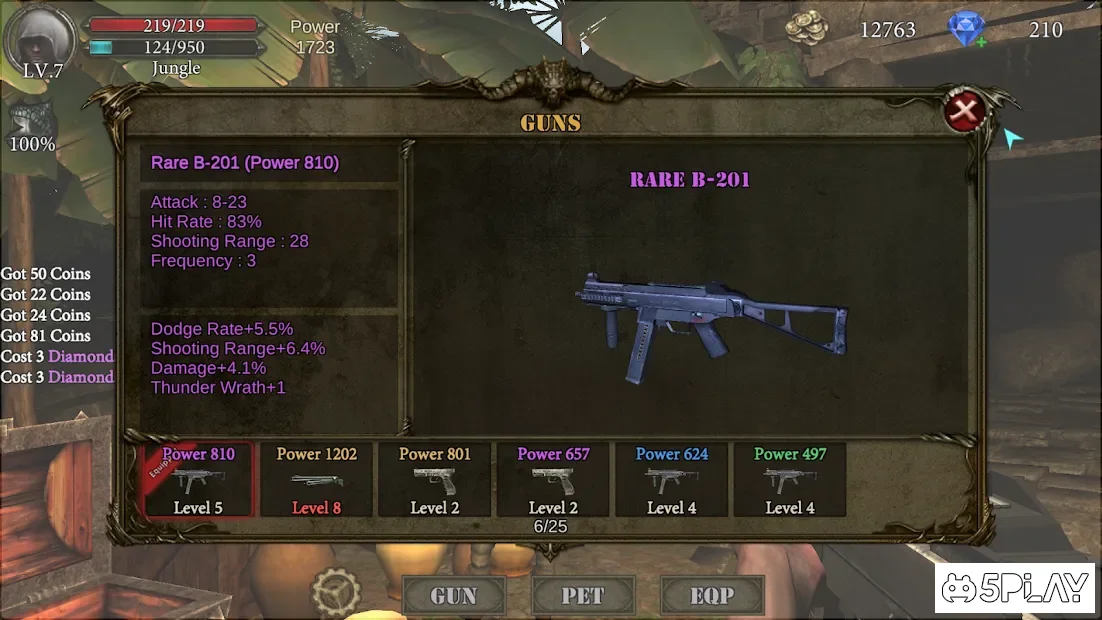This screenshot has width=1102, height=620.
Task: Close the Guns window
Action: pos(964,112)
